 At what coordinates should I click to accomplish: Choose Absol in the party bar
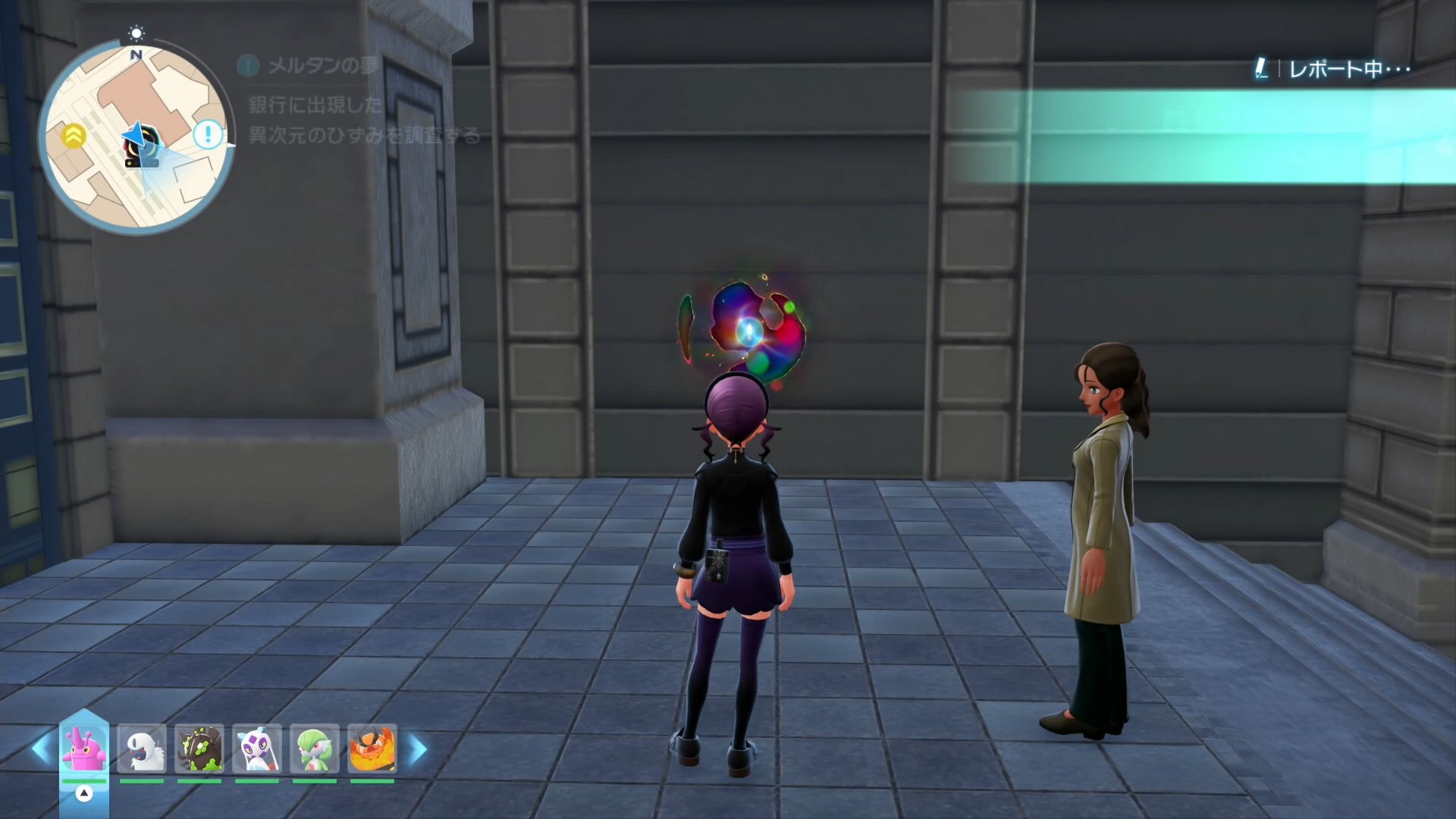pos(142,748)
